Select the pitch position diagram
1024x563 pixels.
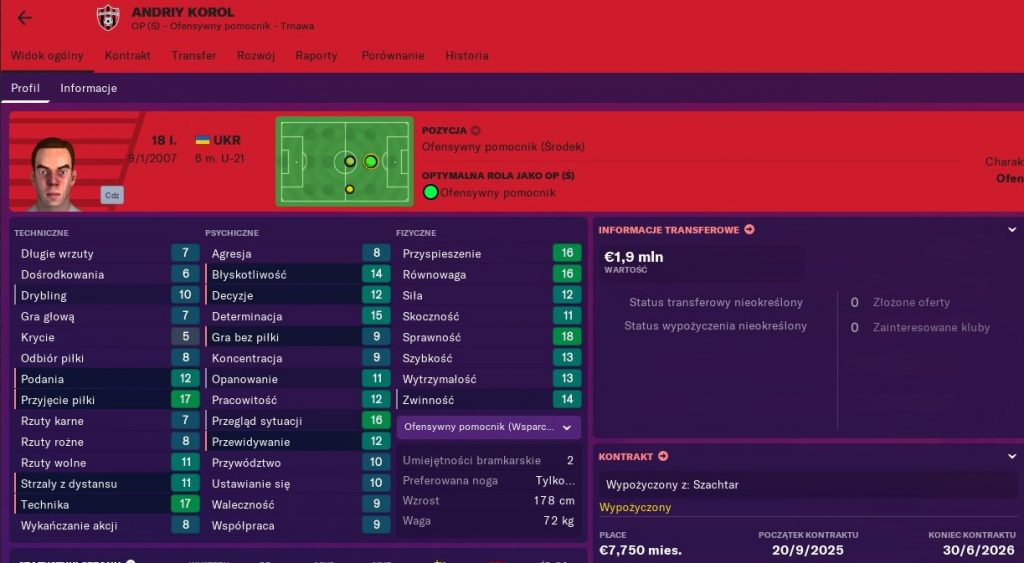pyautogui.click(x=344, y=161)
